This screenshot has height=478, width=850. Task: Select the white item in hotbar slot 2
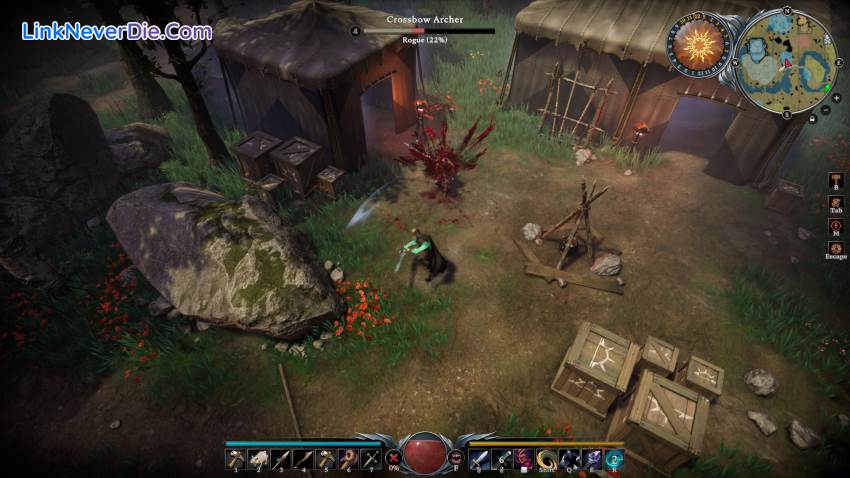[x=256, y=458]
